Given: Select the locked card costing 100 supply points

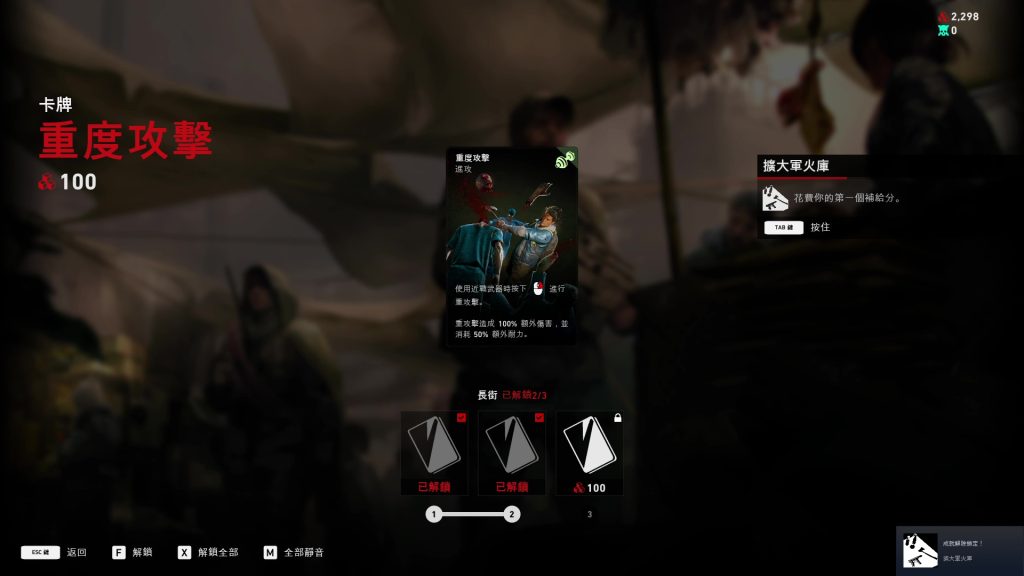Looking at the screenshot, I should point(589,451).
